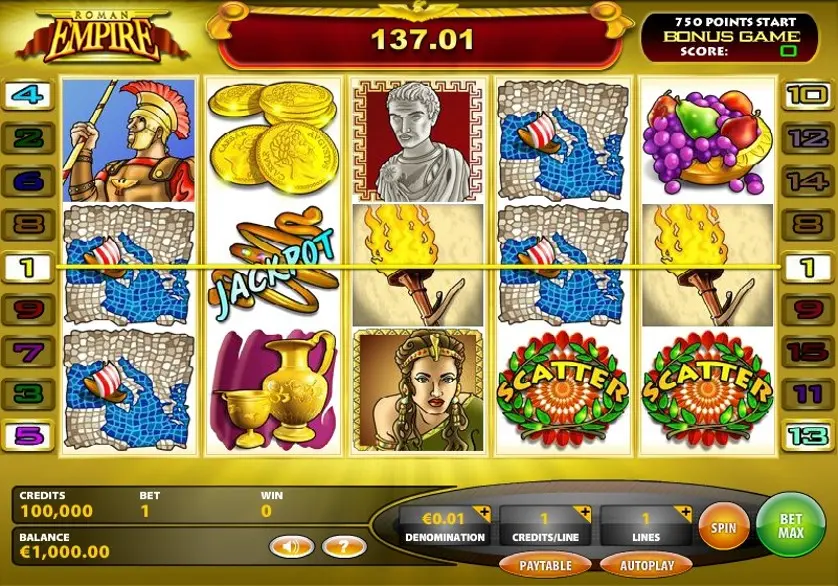Open help with the question mark button
Viewport: 838px width, 586px height.
[x=344, y=546]
